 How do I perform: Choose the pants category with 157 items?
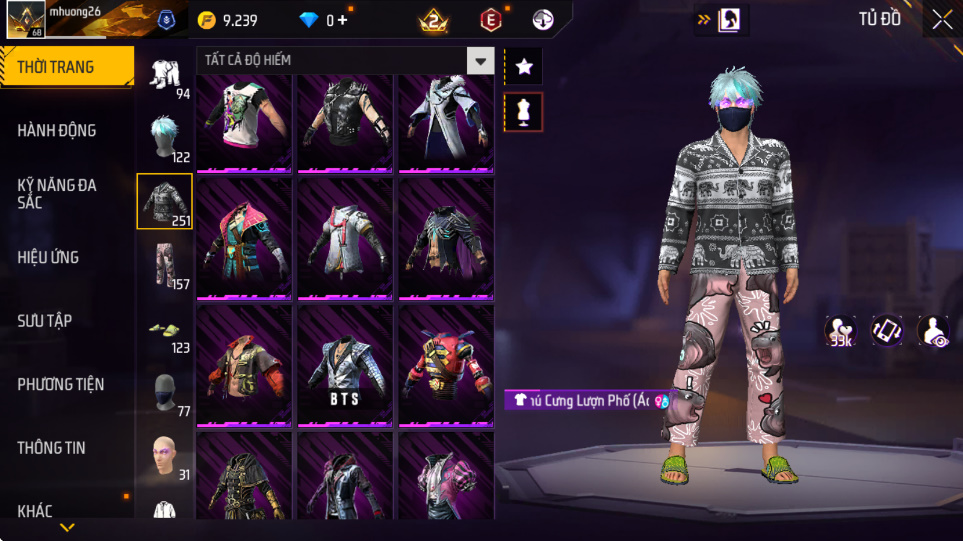point(164,266)
